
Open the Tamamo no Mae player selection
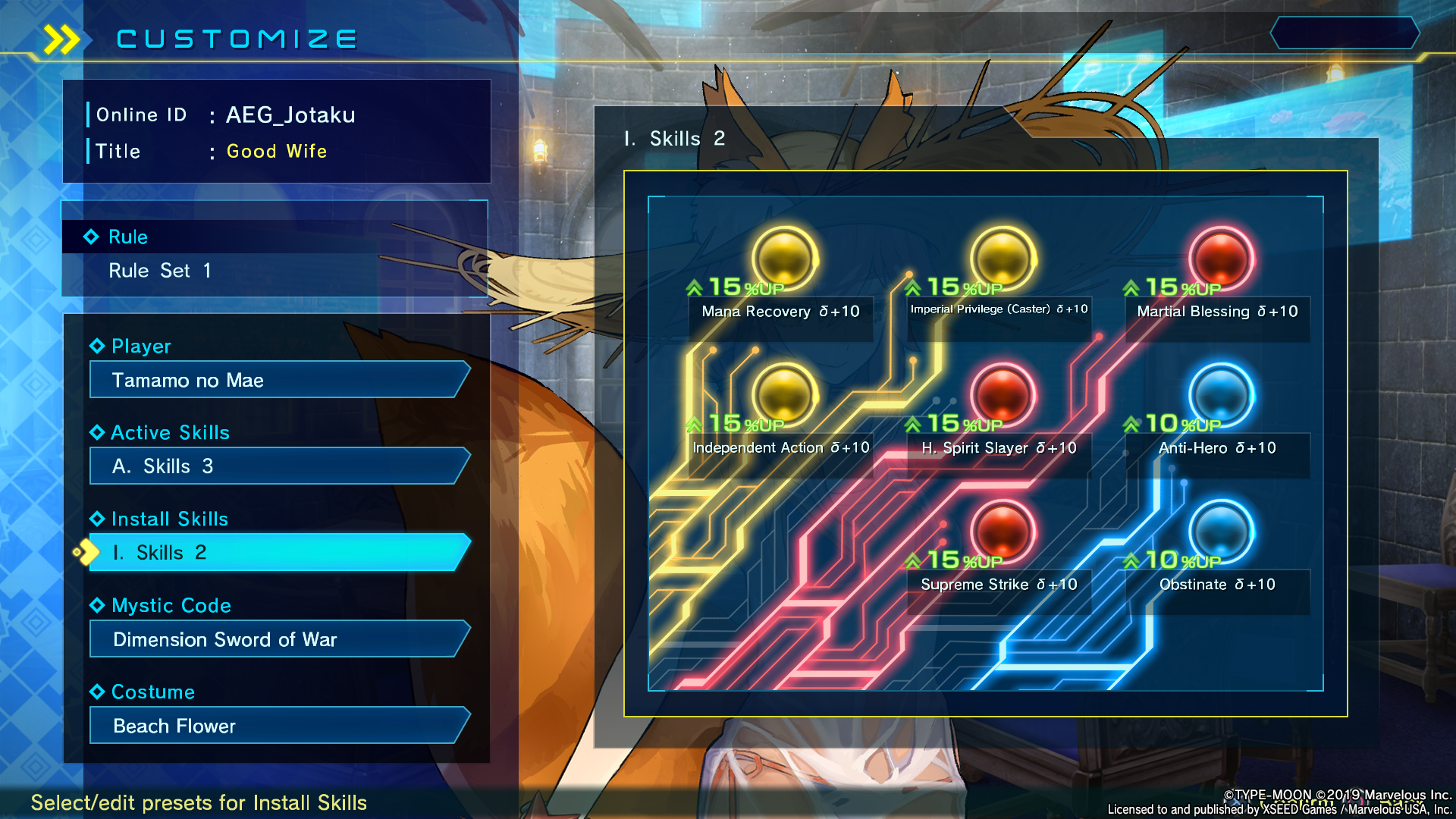tap(278, 380)
